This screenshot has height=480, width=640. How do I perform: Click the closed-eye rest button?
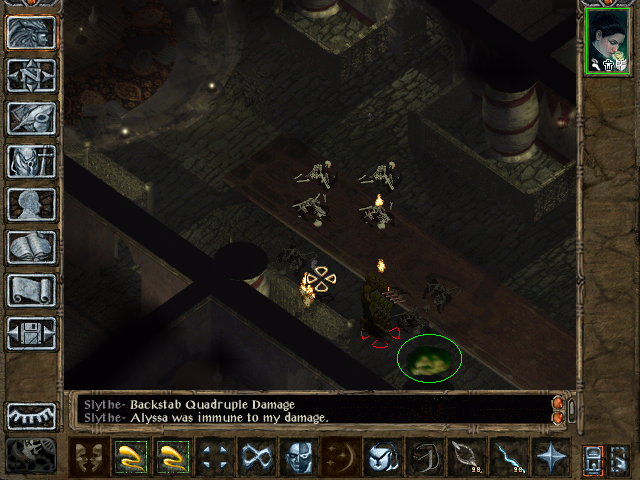tap(32, 415)
